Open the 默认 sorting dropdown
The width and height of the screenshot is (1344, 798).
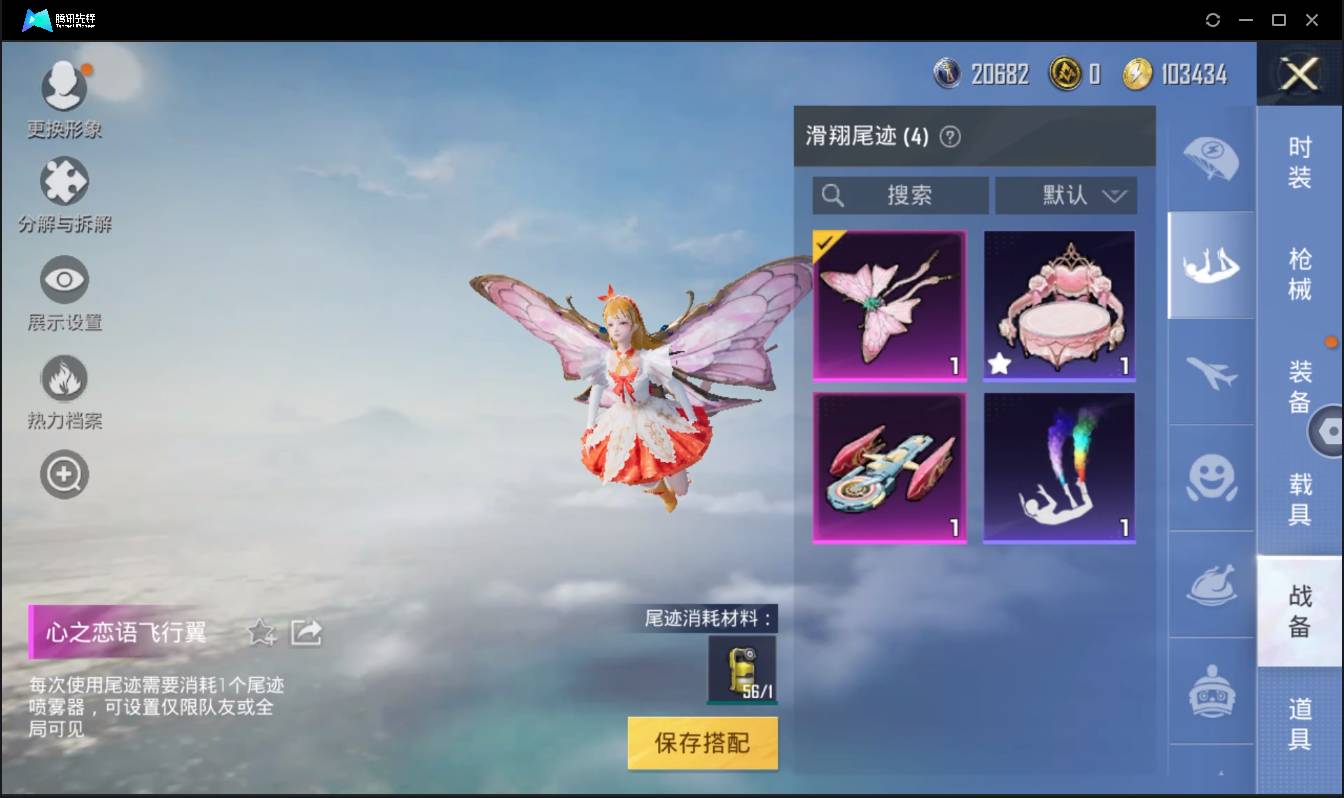(x=1065, y=195)
